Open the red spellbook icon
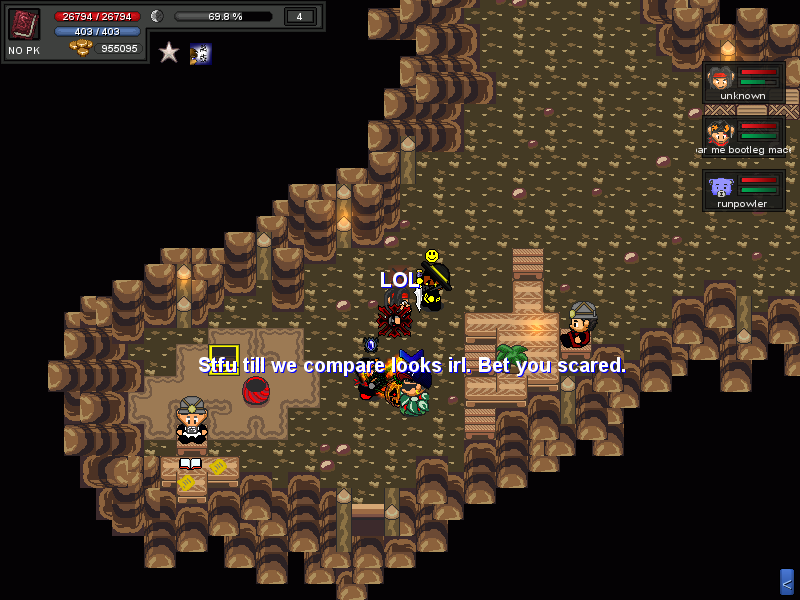Screen dimensions: 800x600 (24, 24)
